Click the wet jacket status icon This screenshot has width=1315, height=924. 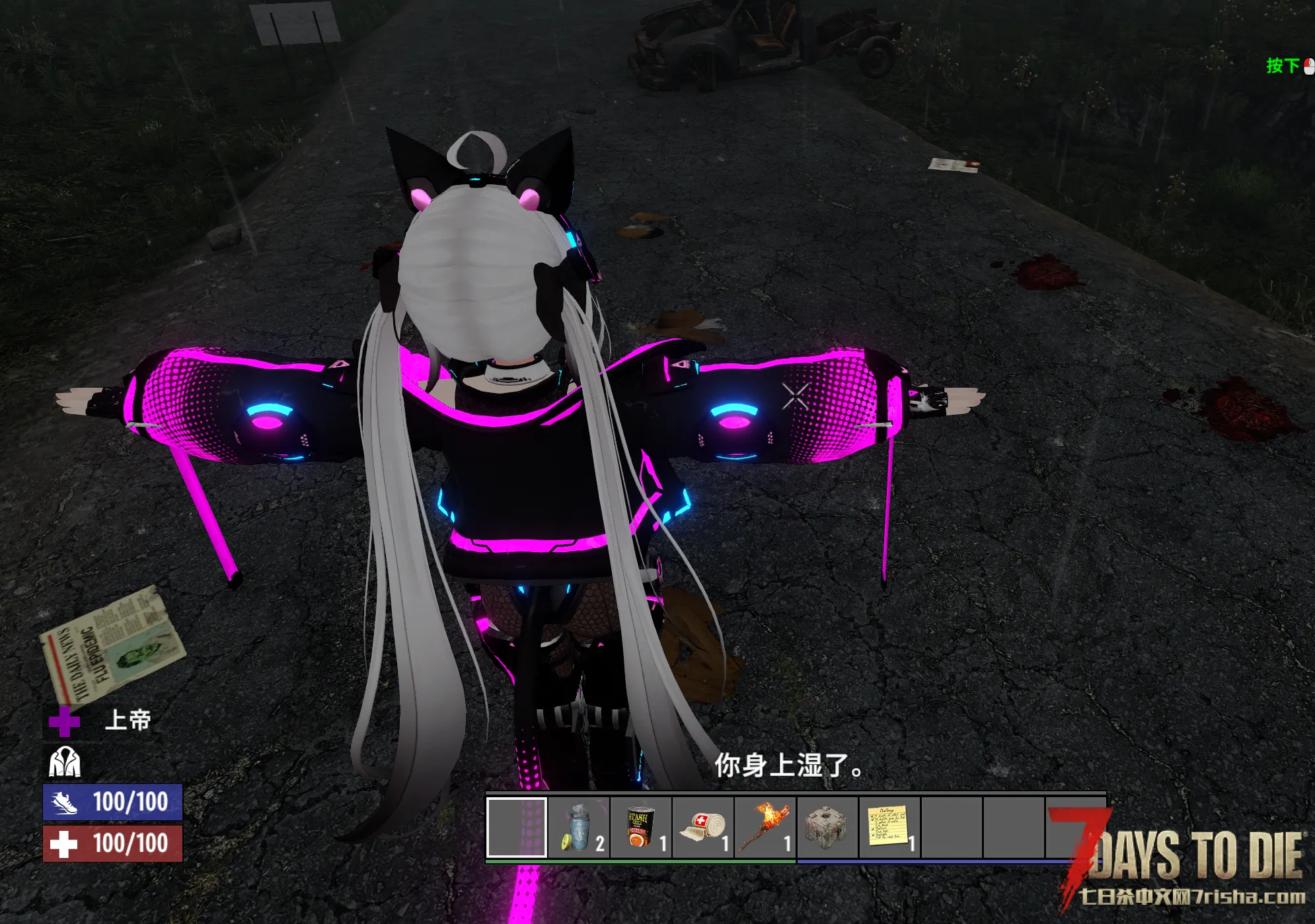click(x=65, y=762)
